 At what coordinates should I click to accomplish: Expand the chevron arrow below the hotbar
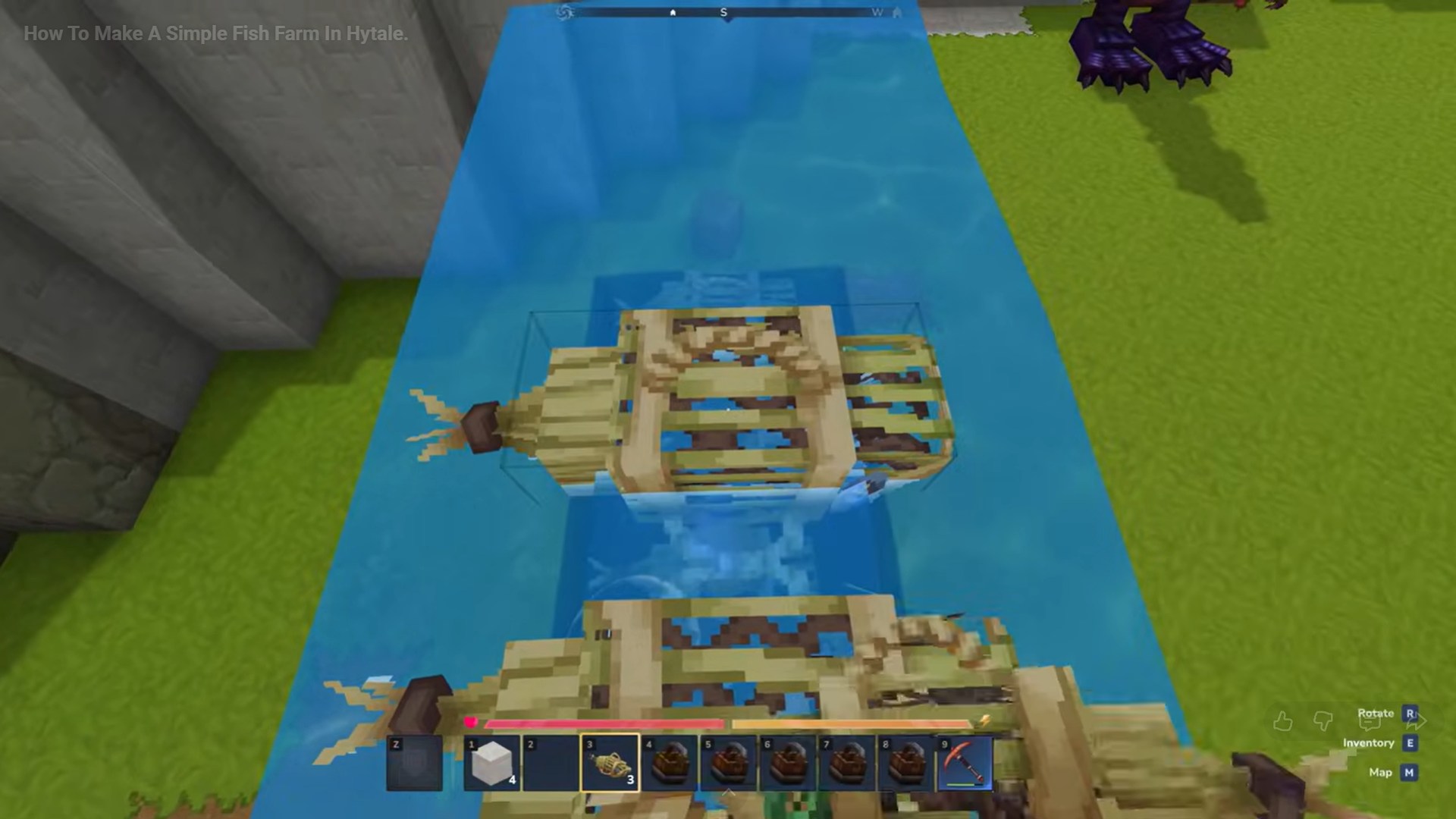(x=730, y=791)
